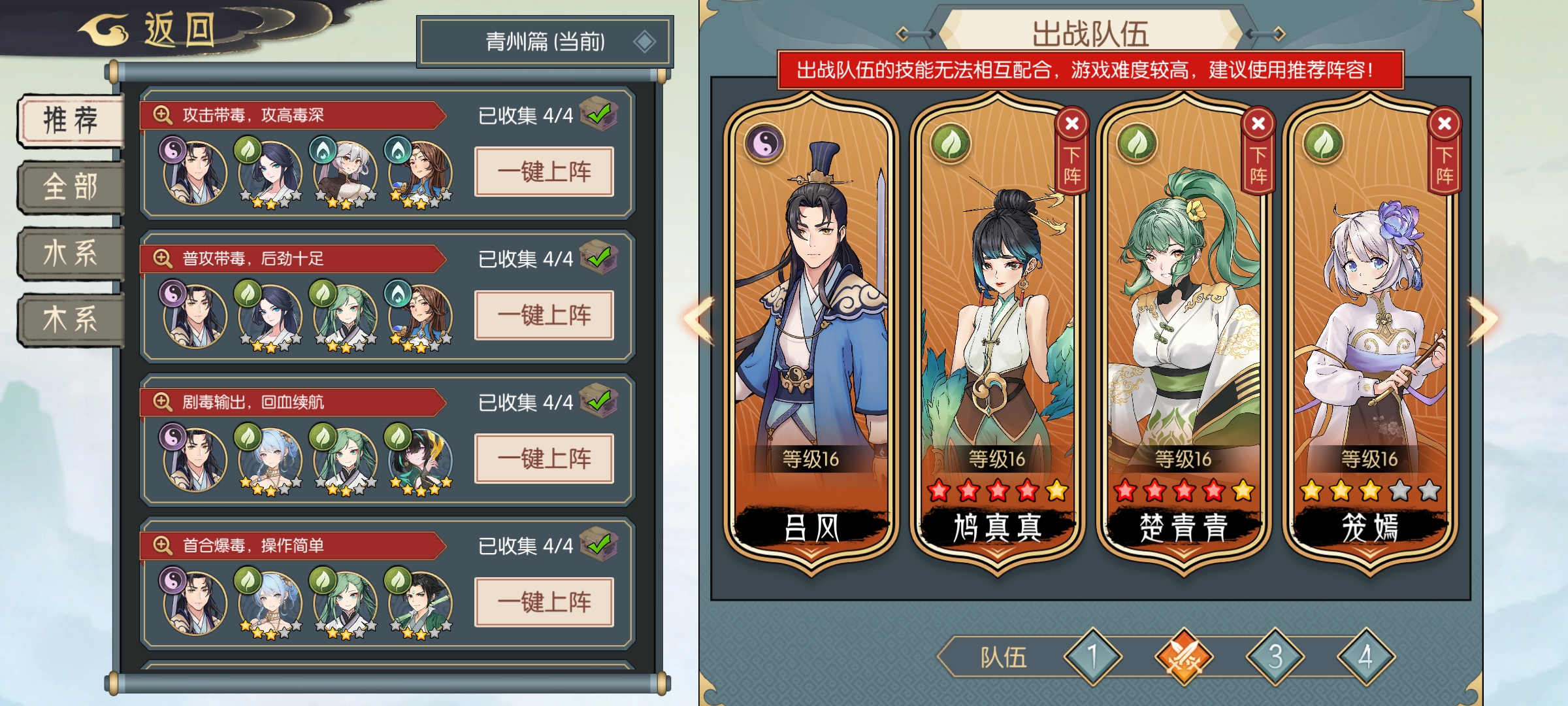Deploy the 攻击带毒，攻高毒深 lineup with 一键上阵

(544, 172)
